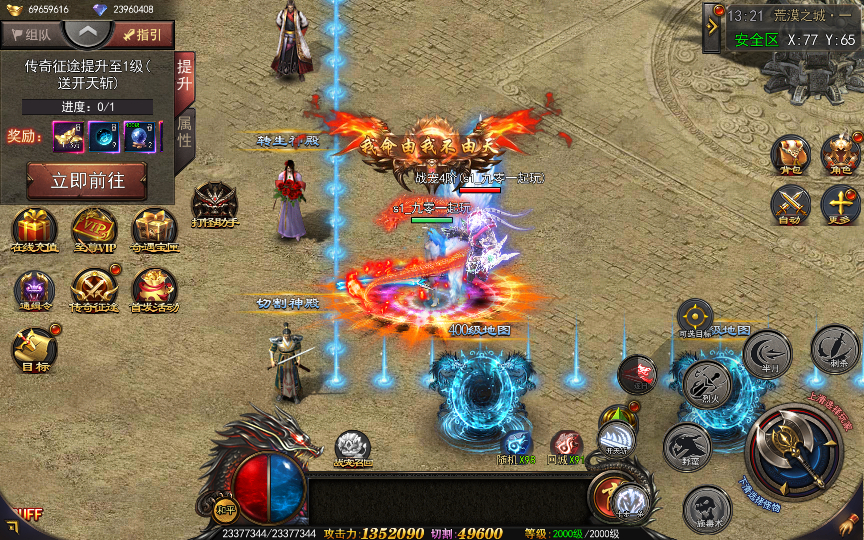864x540 pixels.
Task: Open the 至尊VIP icon
Action: tap(93, 230)
